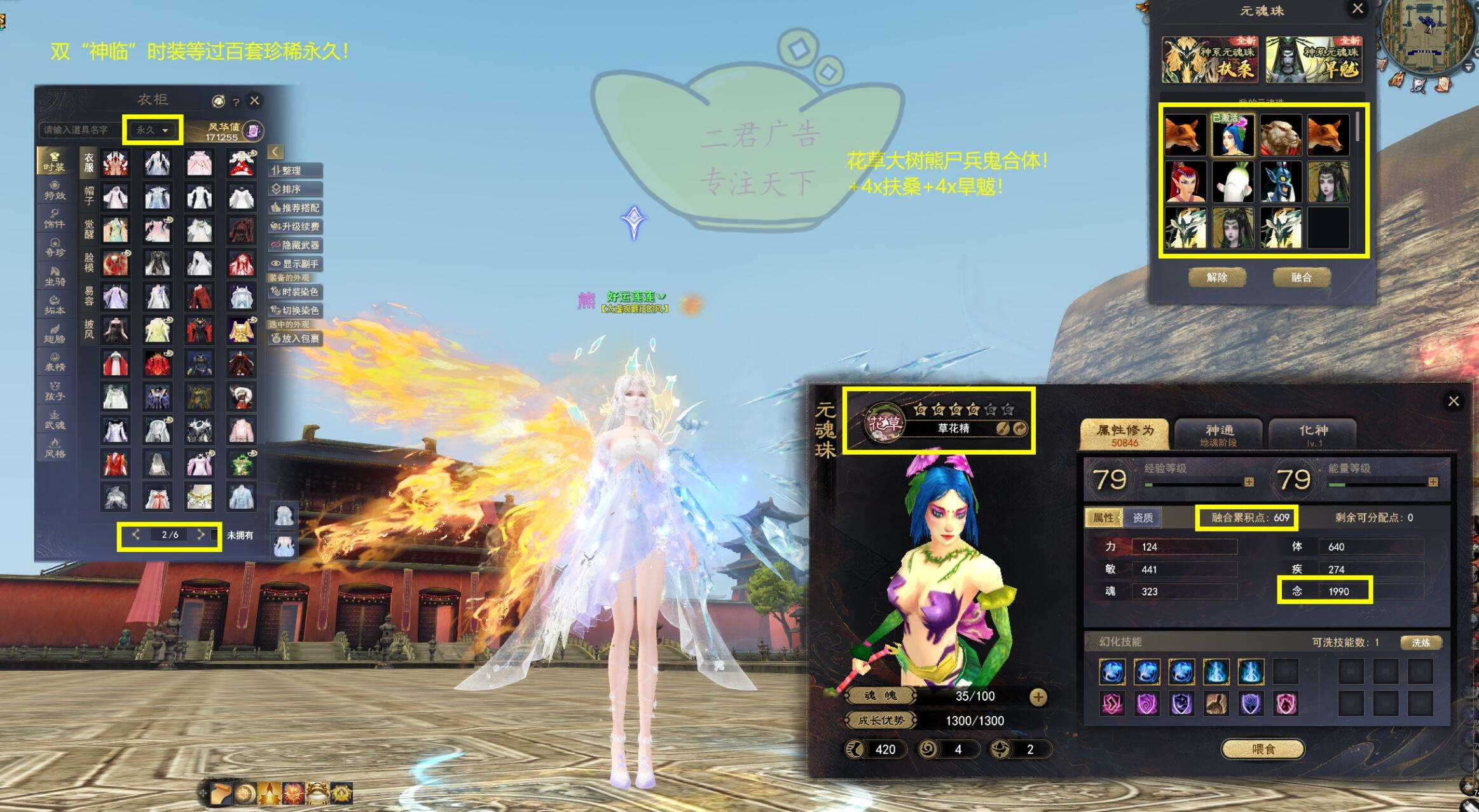Switch to the 坐骑 mount category
1479x812 pixels.
(x=55, y=276)
